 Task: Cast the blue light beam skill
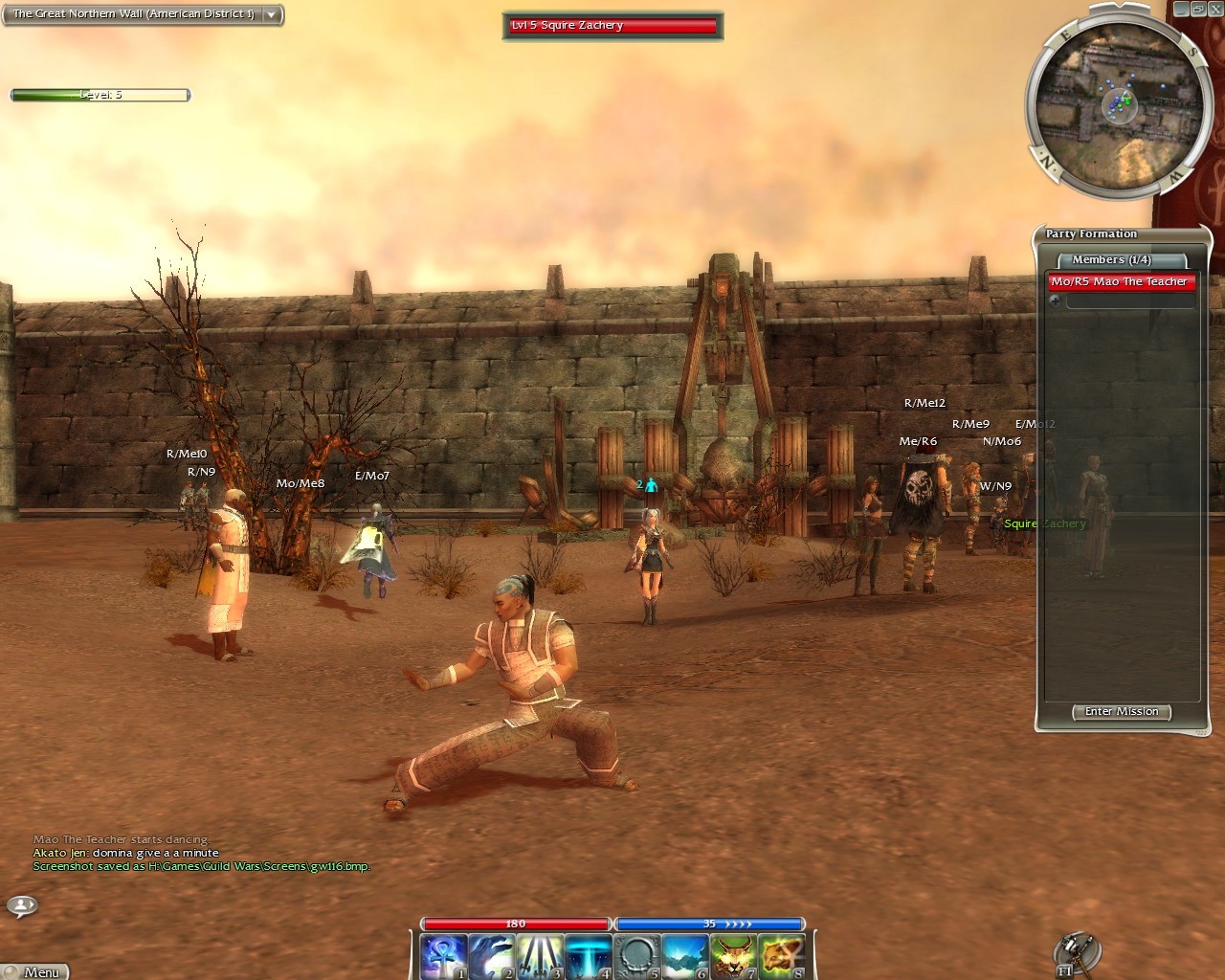tap(588, 956)
